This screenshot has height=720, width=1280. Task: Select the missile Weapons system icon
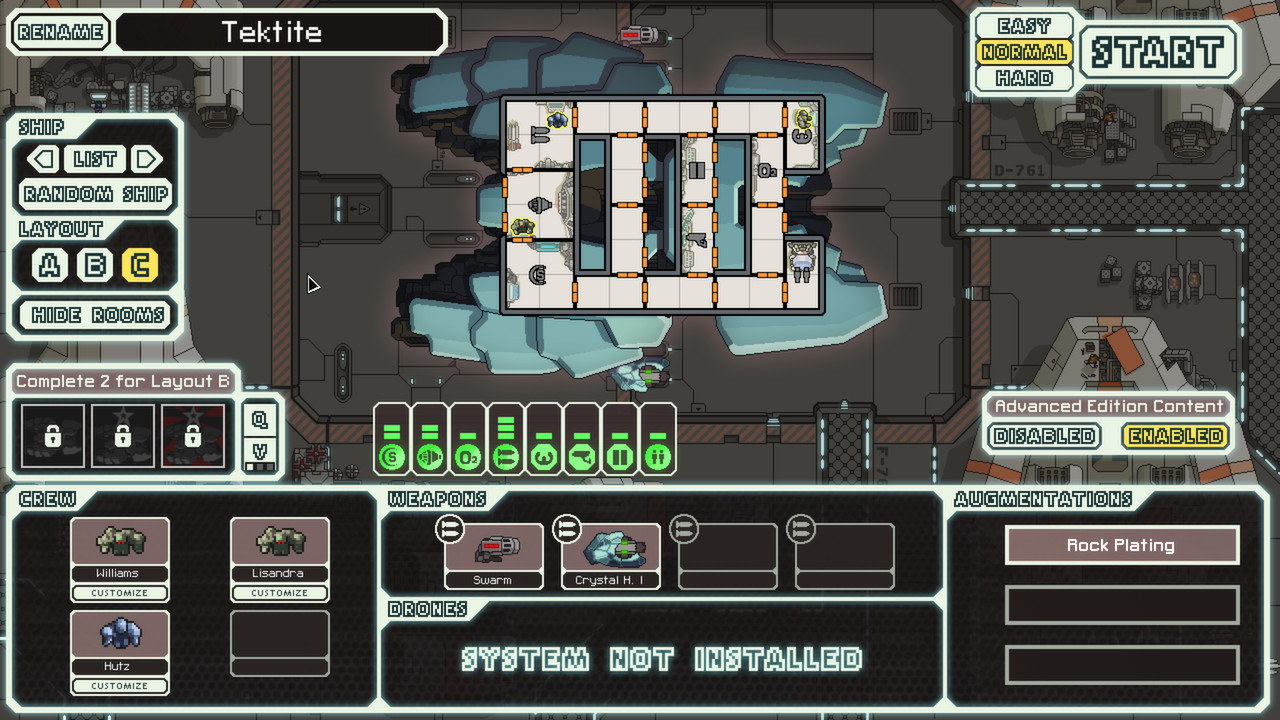(506, 457)
